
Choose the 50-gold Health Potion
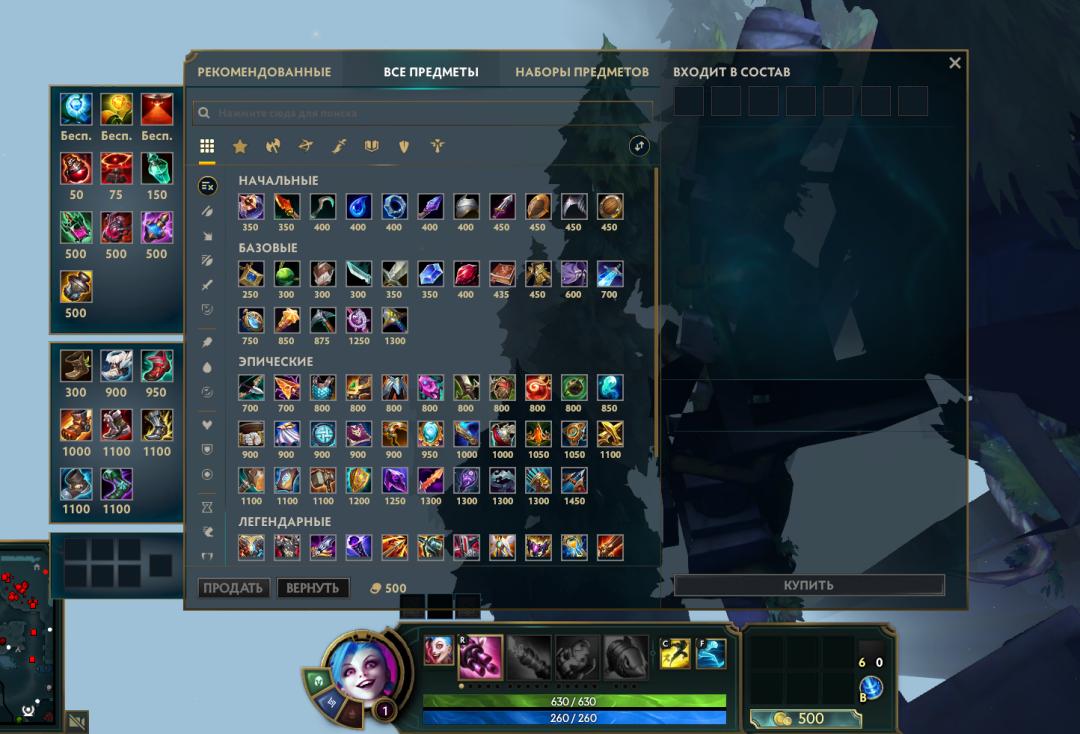coord(76,167)
